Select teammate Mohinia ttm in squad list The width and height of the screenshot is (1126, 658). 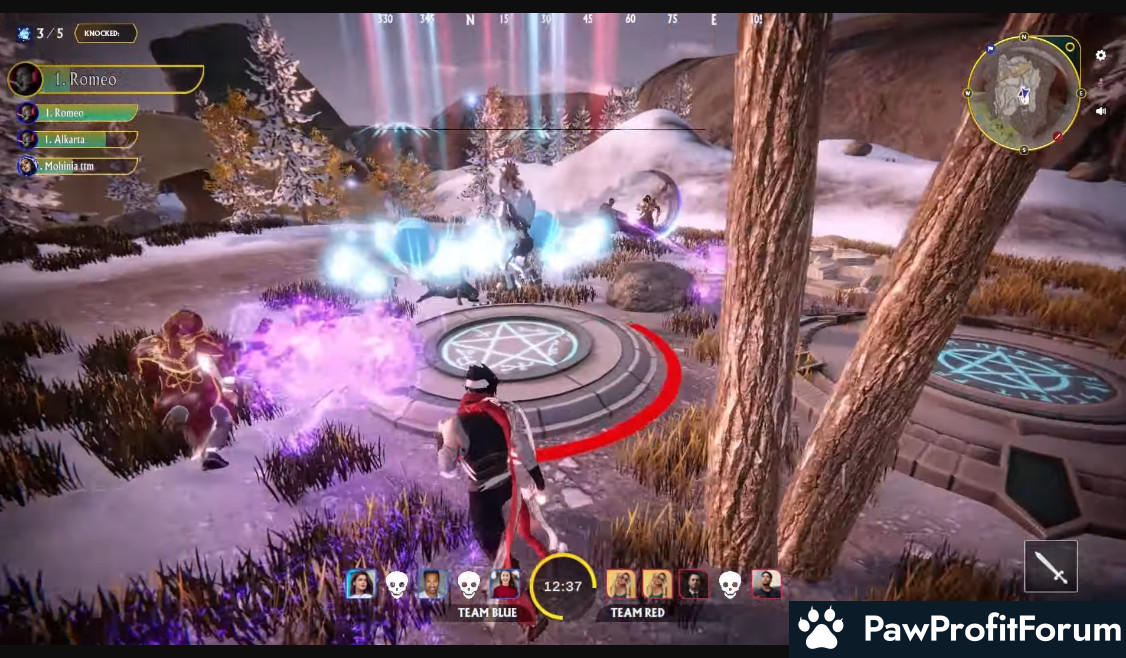[x=76, y=165]
